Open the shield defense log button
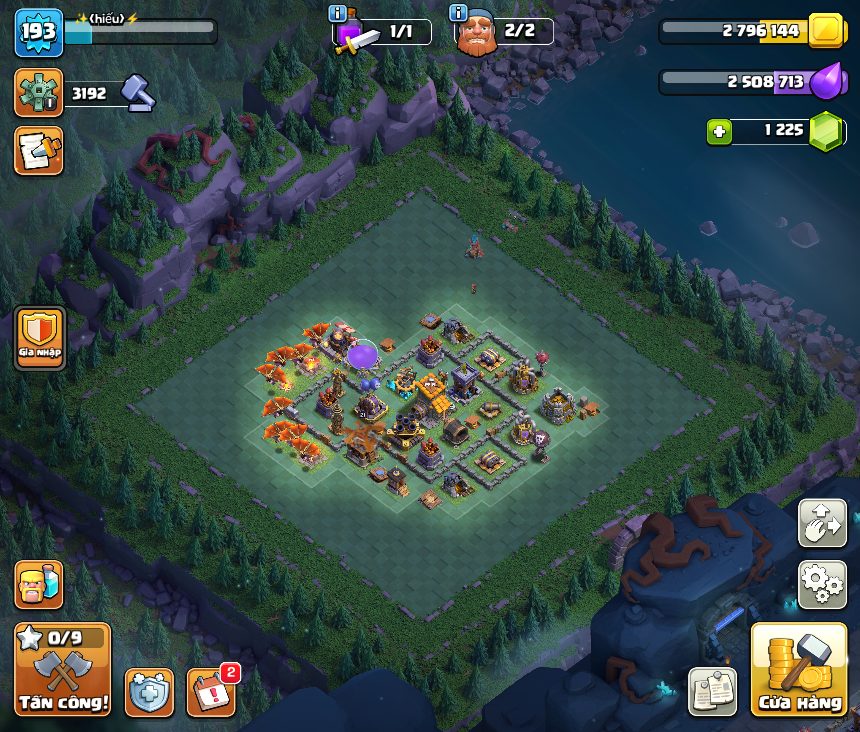The width and height of the screenshot is (860, 732). tap(149, 692)
